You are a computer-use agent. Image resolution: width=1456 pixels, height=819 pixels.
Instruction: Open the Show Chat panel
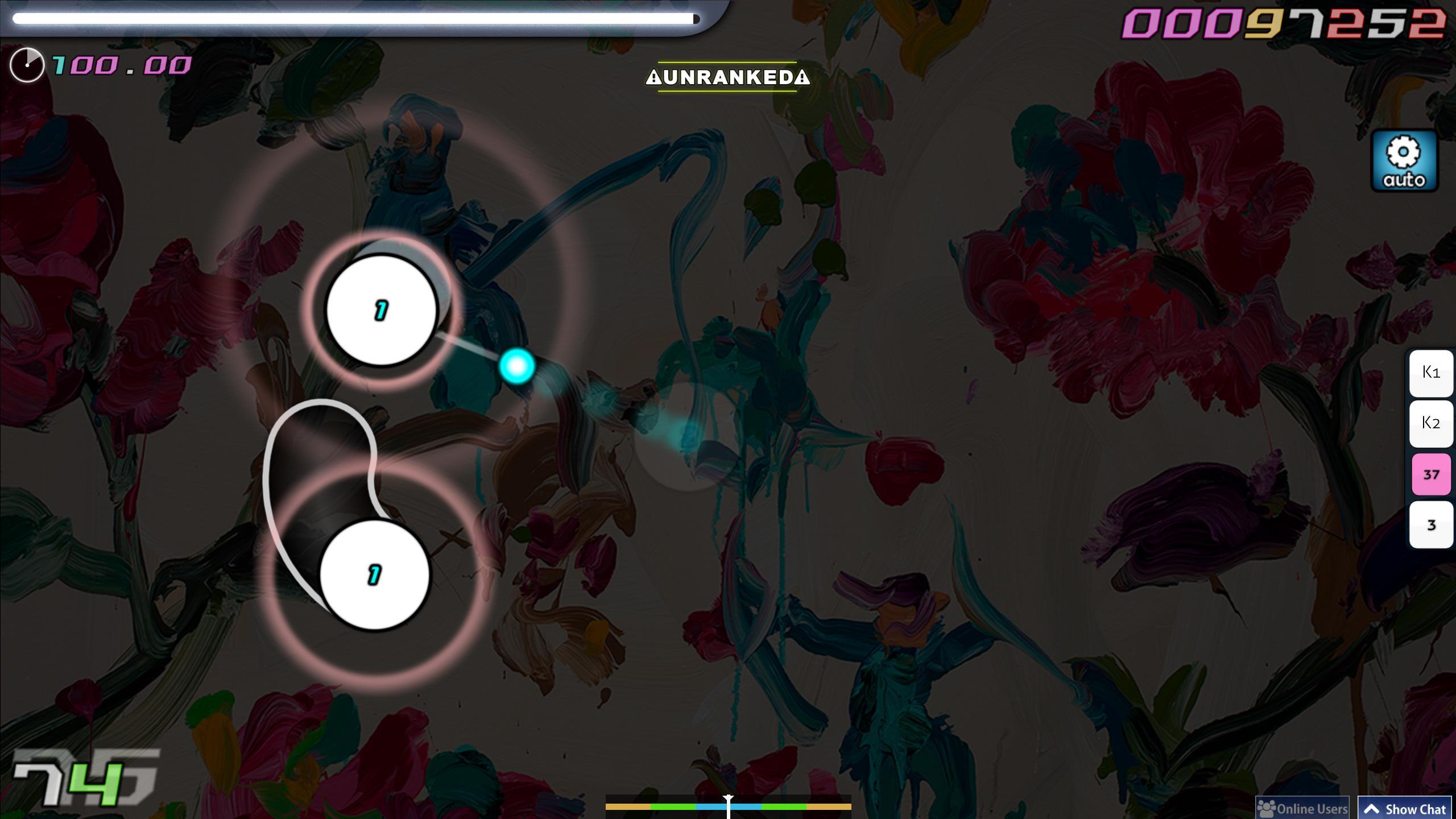coord(1405,809)
